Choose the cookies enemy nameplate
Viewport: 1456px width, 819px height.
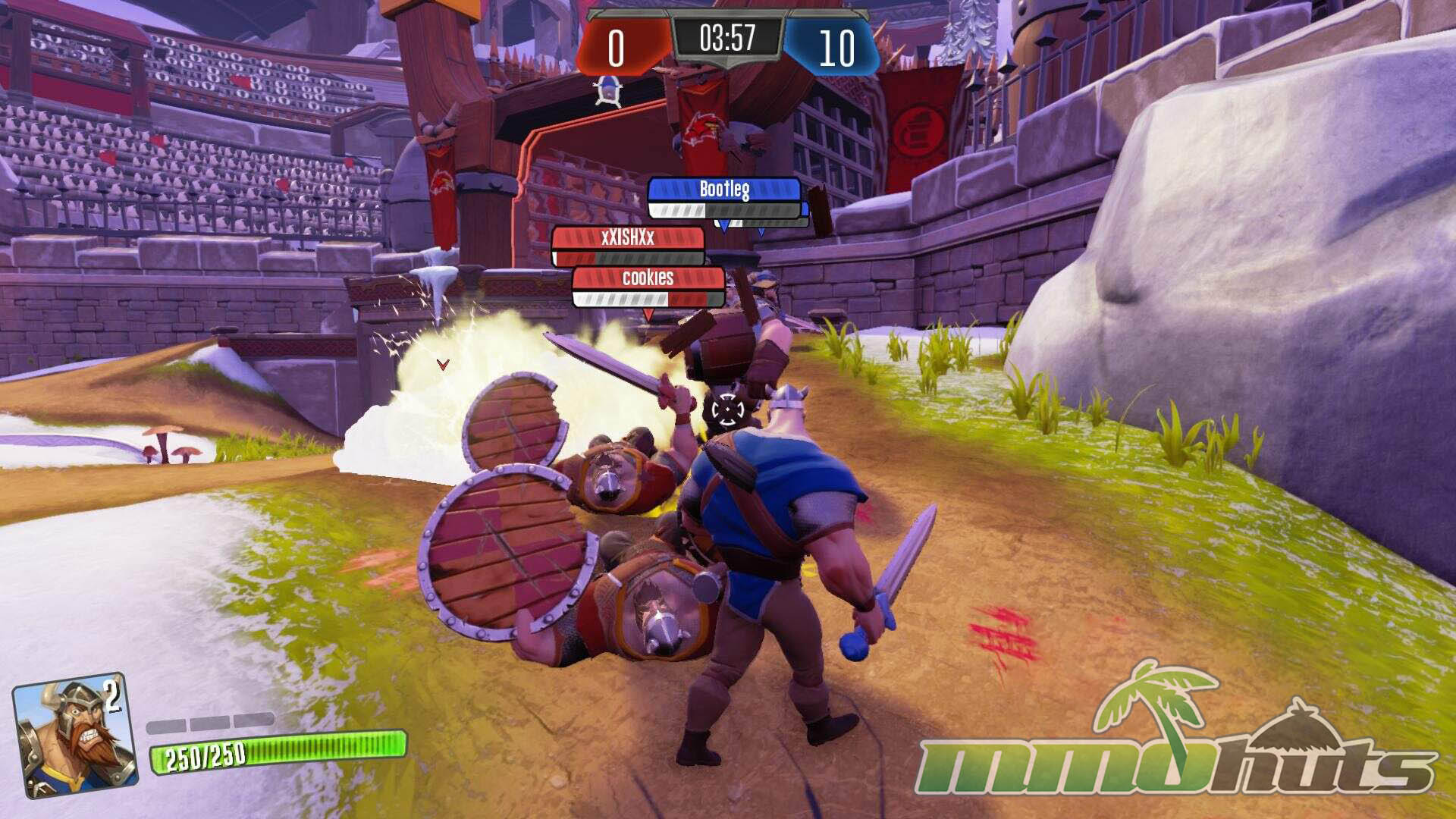(x=648, y=278)
